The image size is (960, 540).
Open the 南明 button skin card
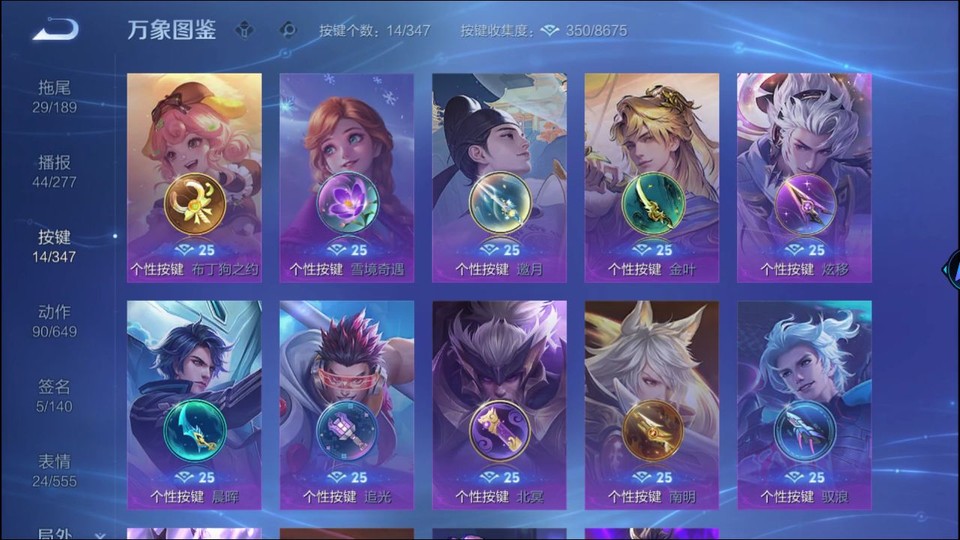point(652,405)
